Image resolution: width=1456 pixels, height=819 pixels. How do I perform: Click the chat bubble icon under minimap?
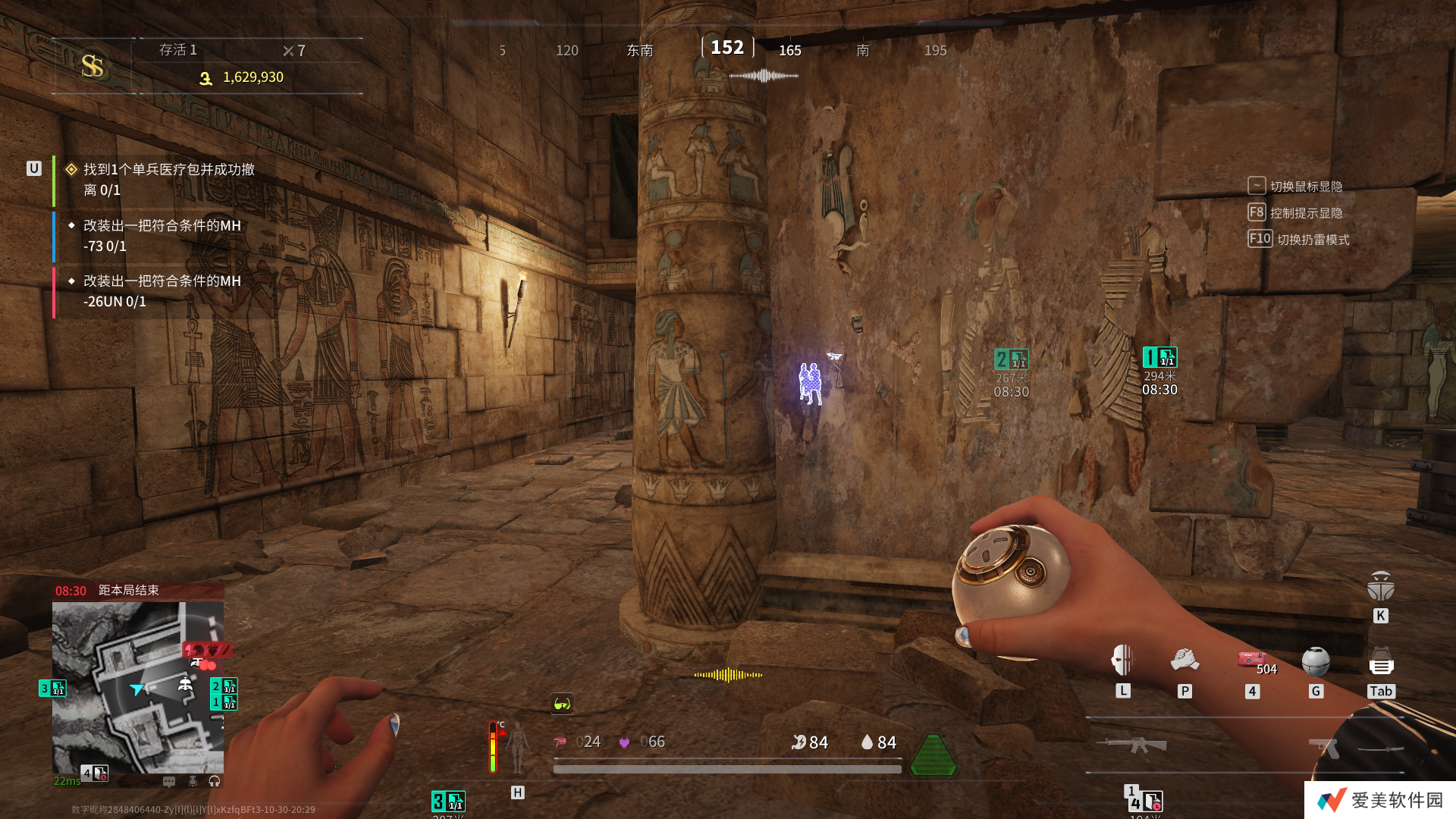tap(169, 781)
